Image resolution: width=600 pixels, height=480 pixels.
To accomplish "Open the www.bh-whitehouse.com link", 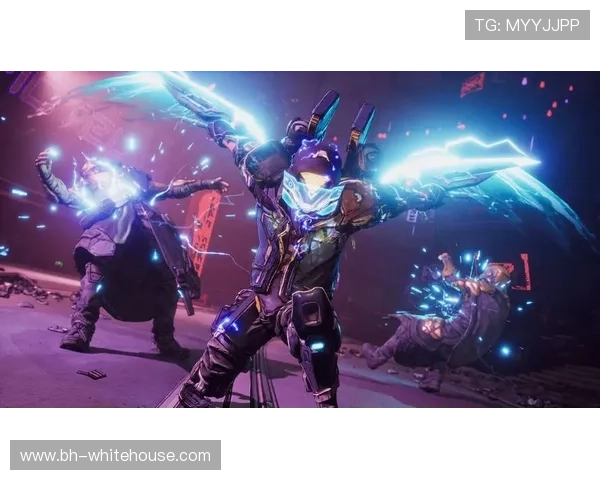I will click(x=115, y=456).
